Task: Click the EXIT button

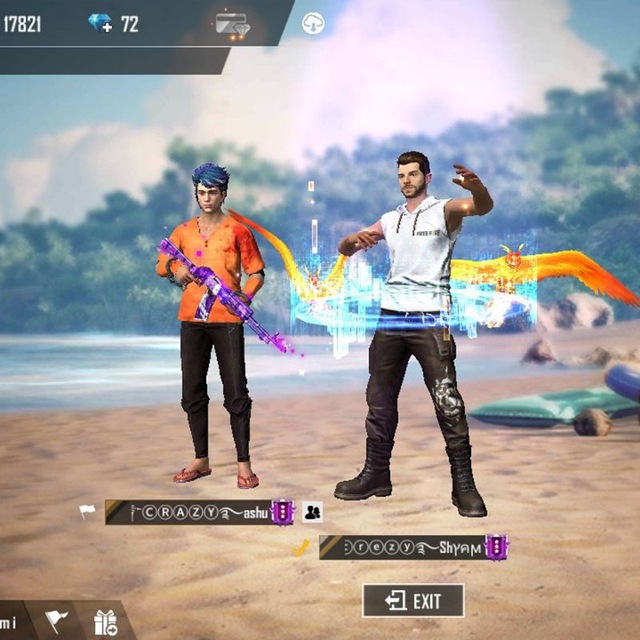Action: click(413, 601)
